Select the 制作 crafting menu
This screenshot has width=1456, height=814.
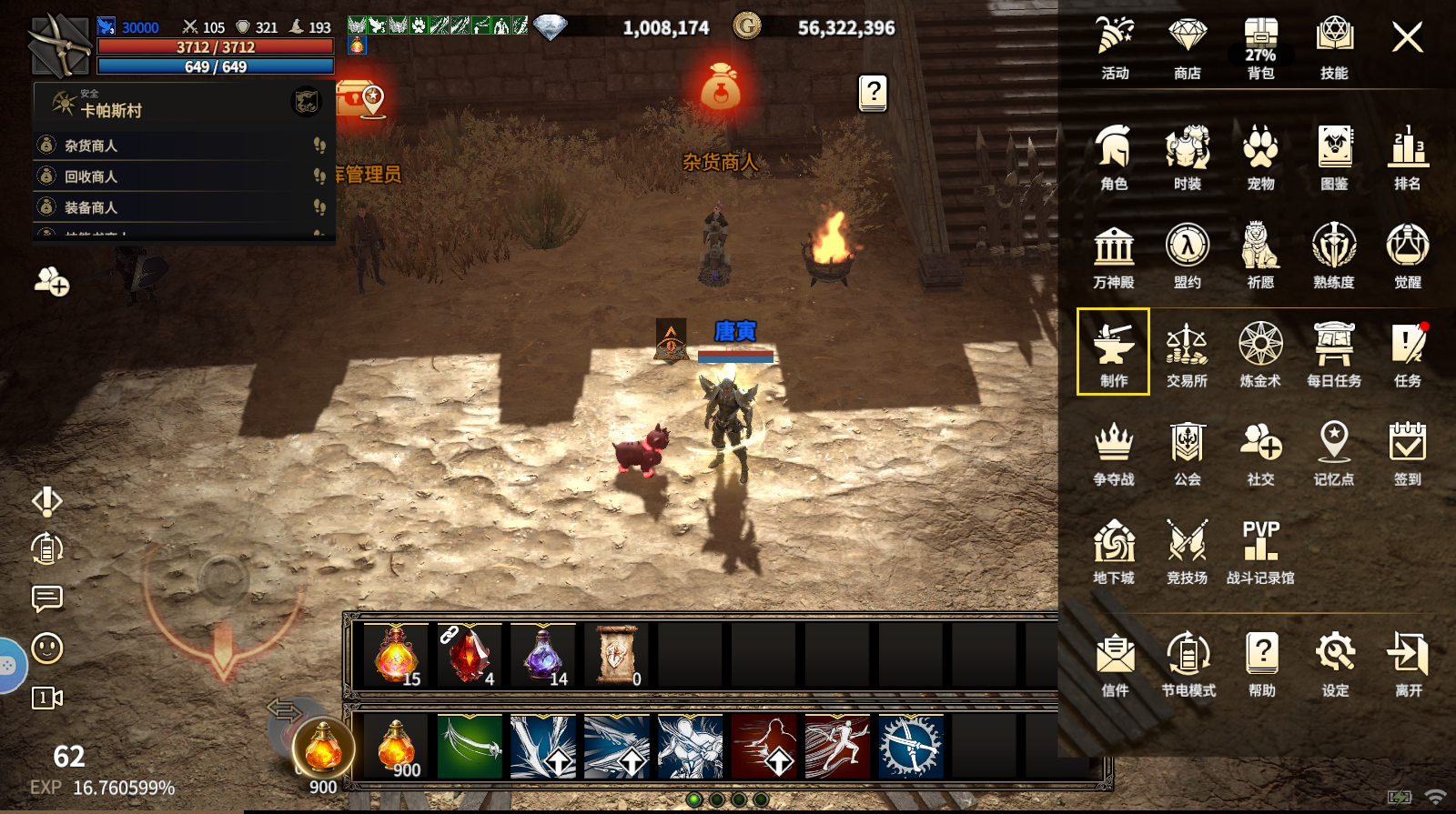(x=1113, y=352)
